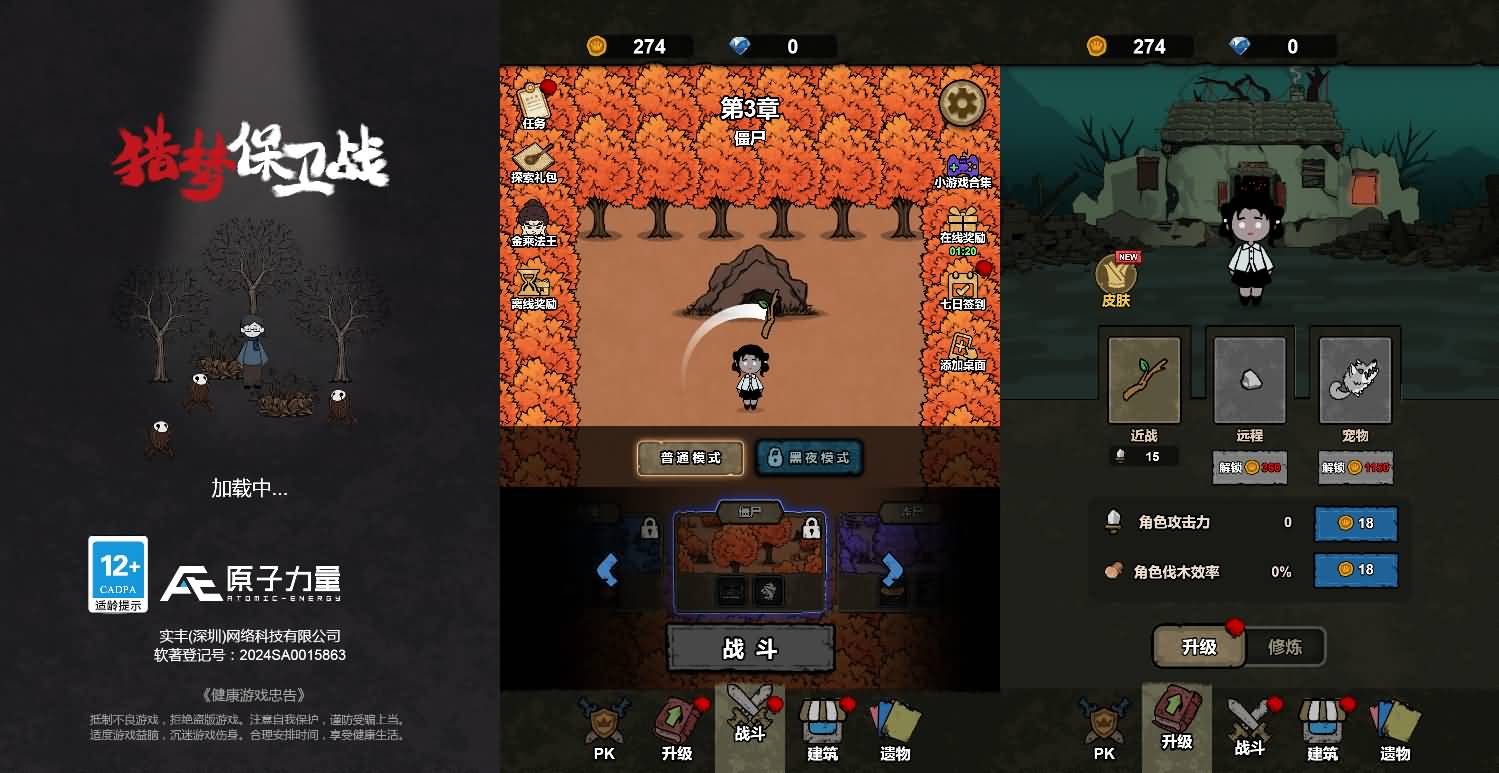This screenshot has width=1499, height=773.
Task: Select 普通模式 (normal mode)
Action: point(689,458)
